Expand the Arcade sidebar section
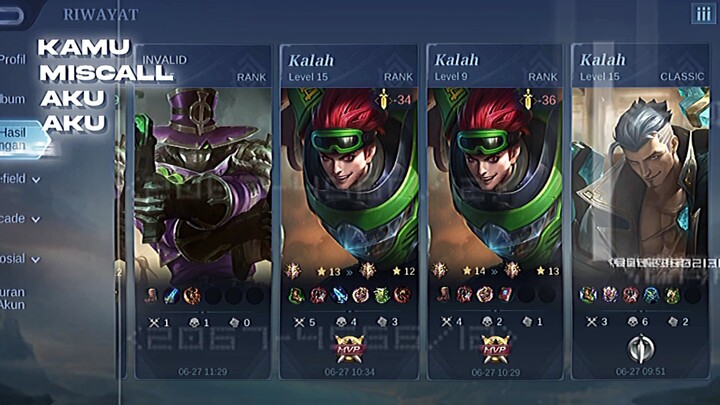Screen dimensions: 720x405 [20, 218]
